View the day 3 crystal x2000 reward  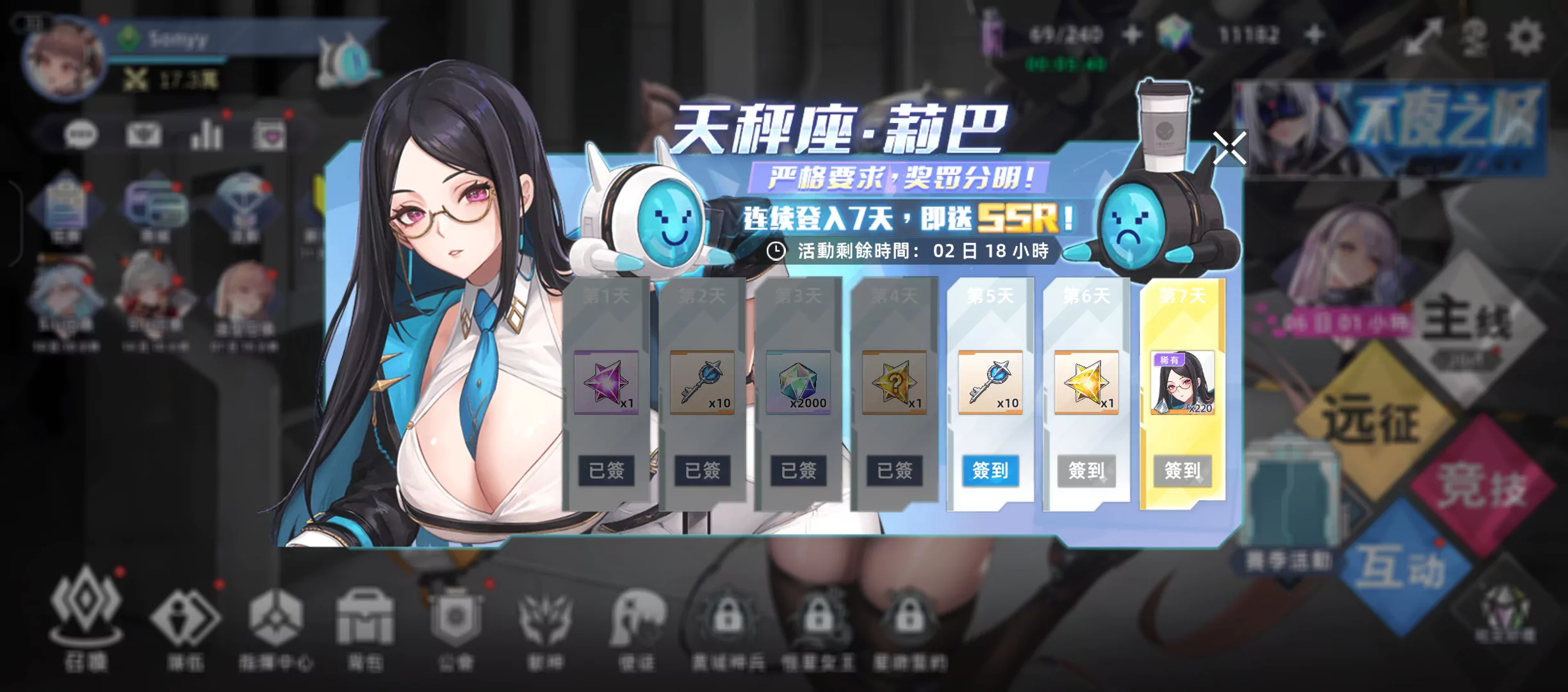point(798,383)
